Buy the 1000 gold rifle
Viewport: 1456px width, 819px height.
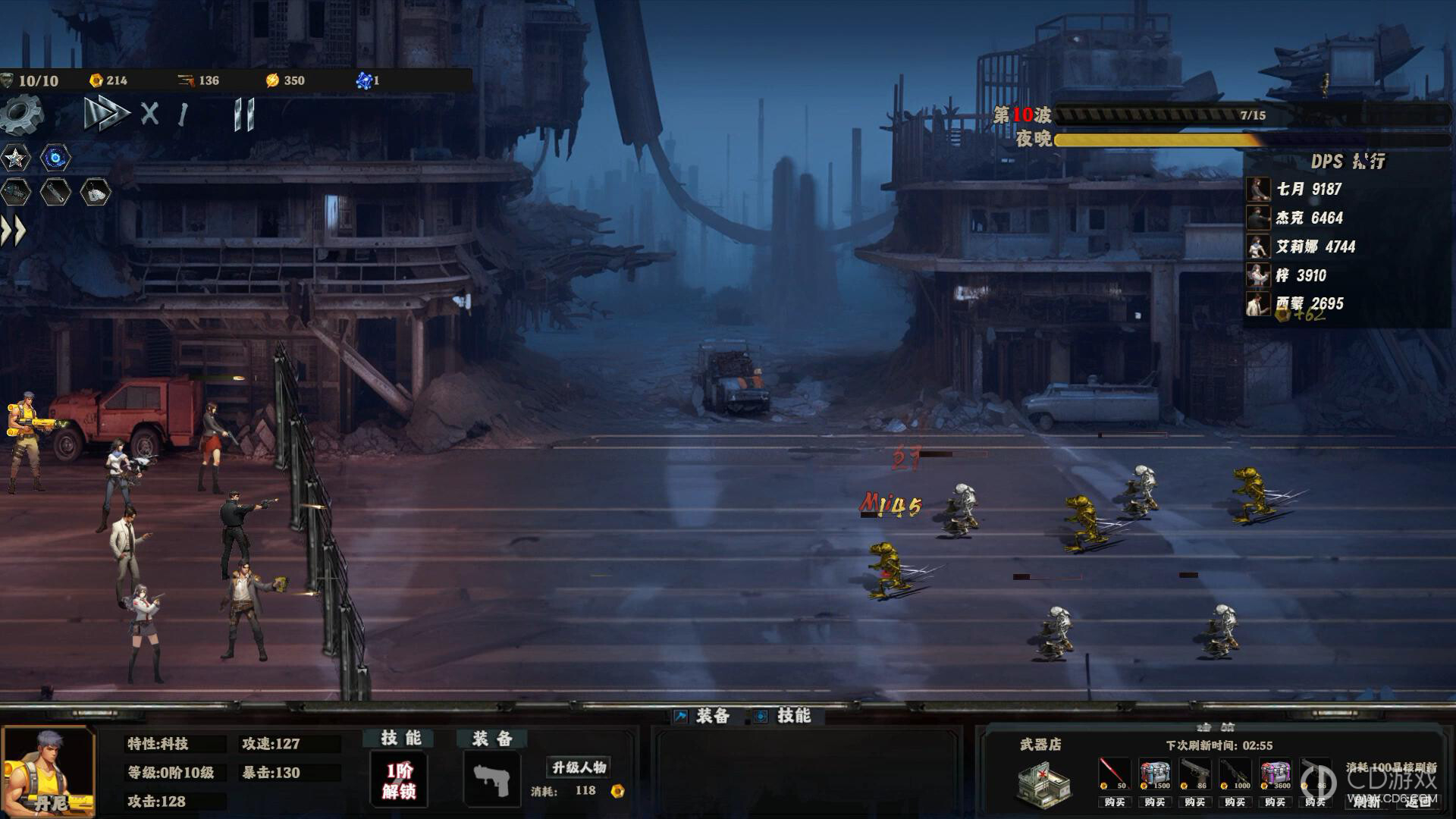pos(1235,802)
